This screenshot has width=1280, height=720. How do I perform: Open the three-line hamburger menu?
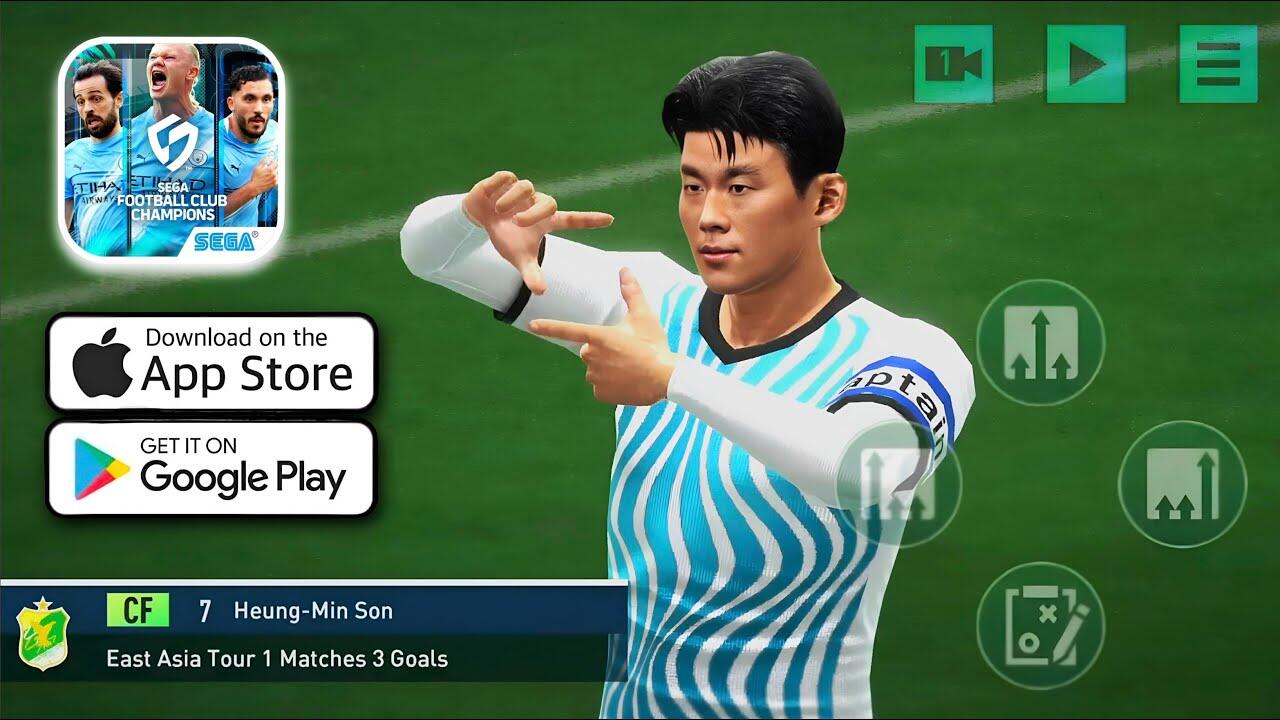(x=1217, y=64)
